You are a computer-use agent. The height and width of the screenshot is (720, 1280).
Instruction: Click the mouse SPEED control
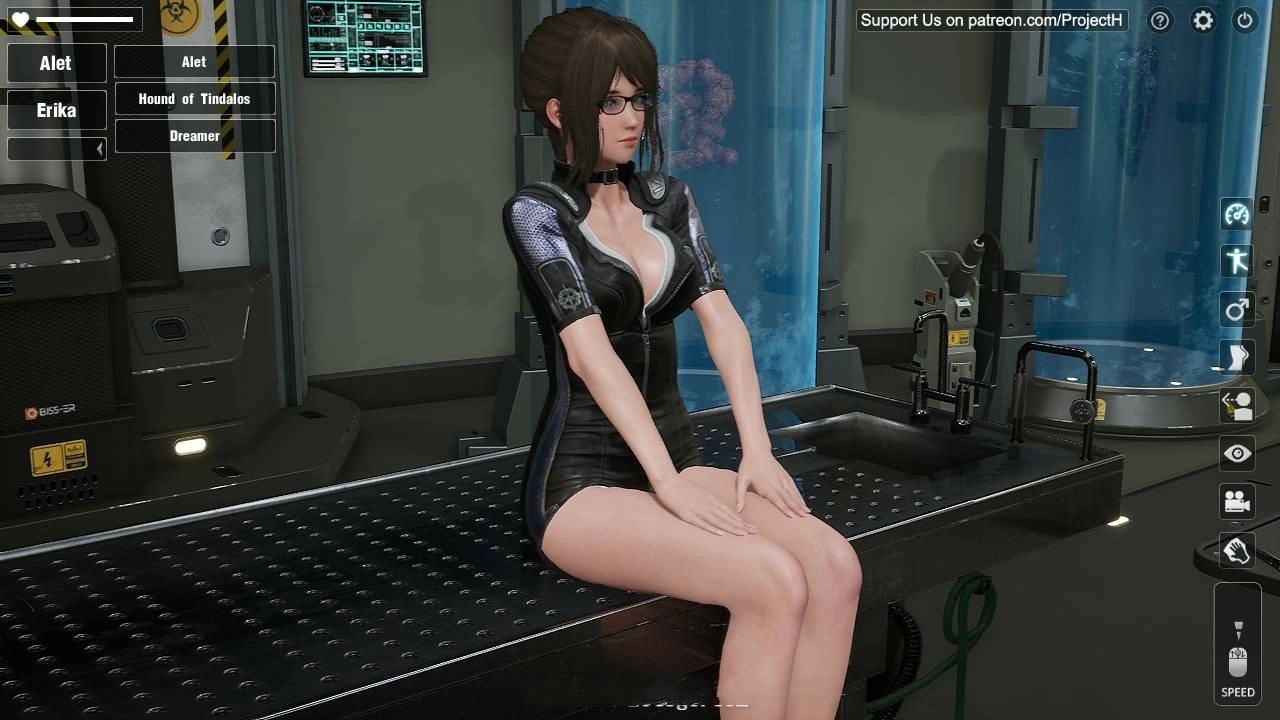point(1238,660)
